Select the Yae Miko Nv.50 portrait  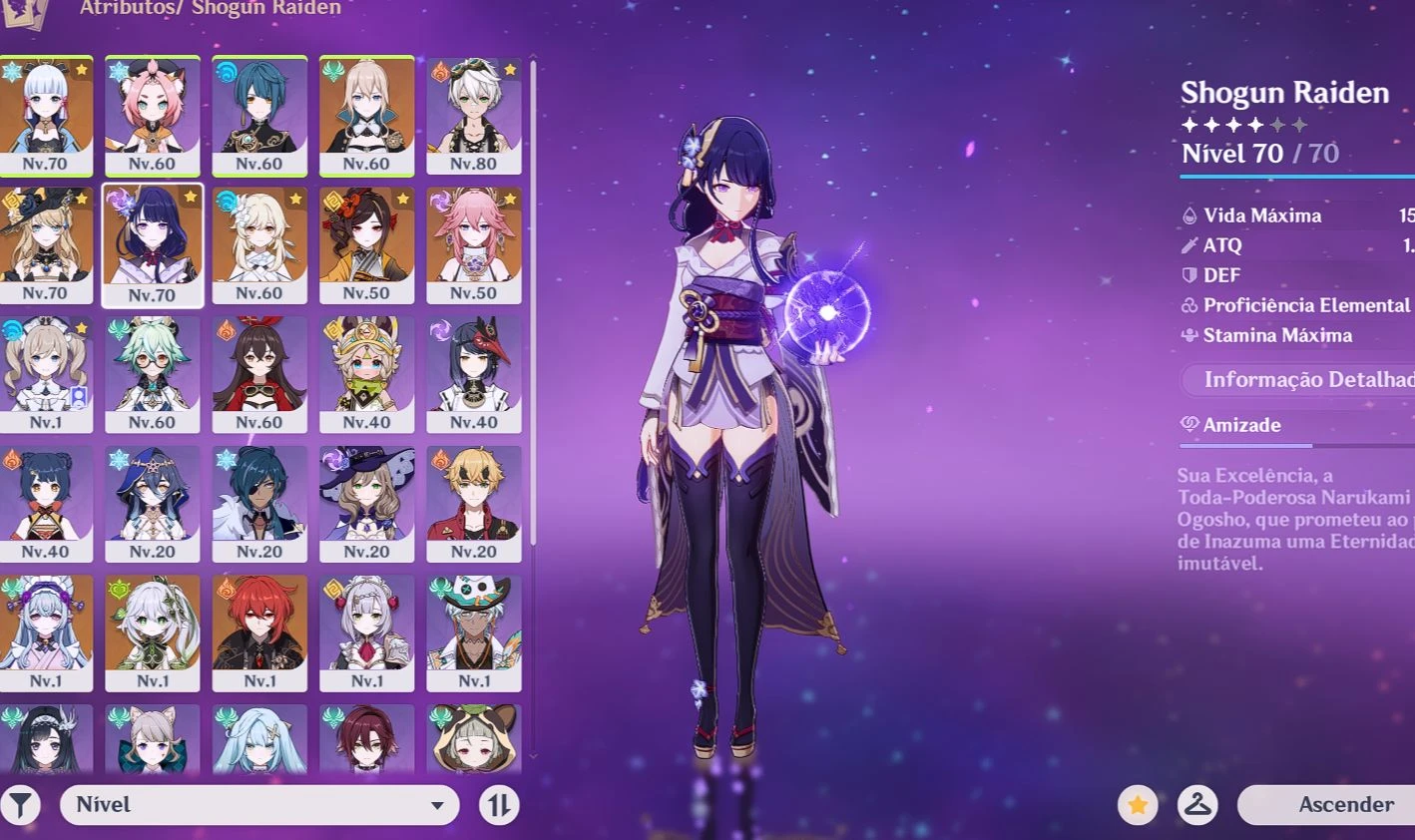475,245
